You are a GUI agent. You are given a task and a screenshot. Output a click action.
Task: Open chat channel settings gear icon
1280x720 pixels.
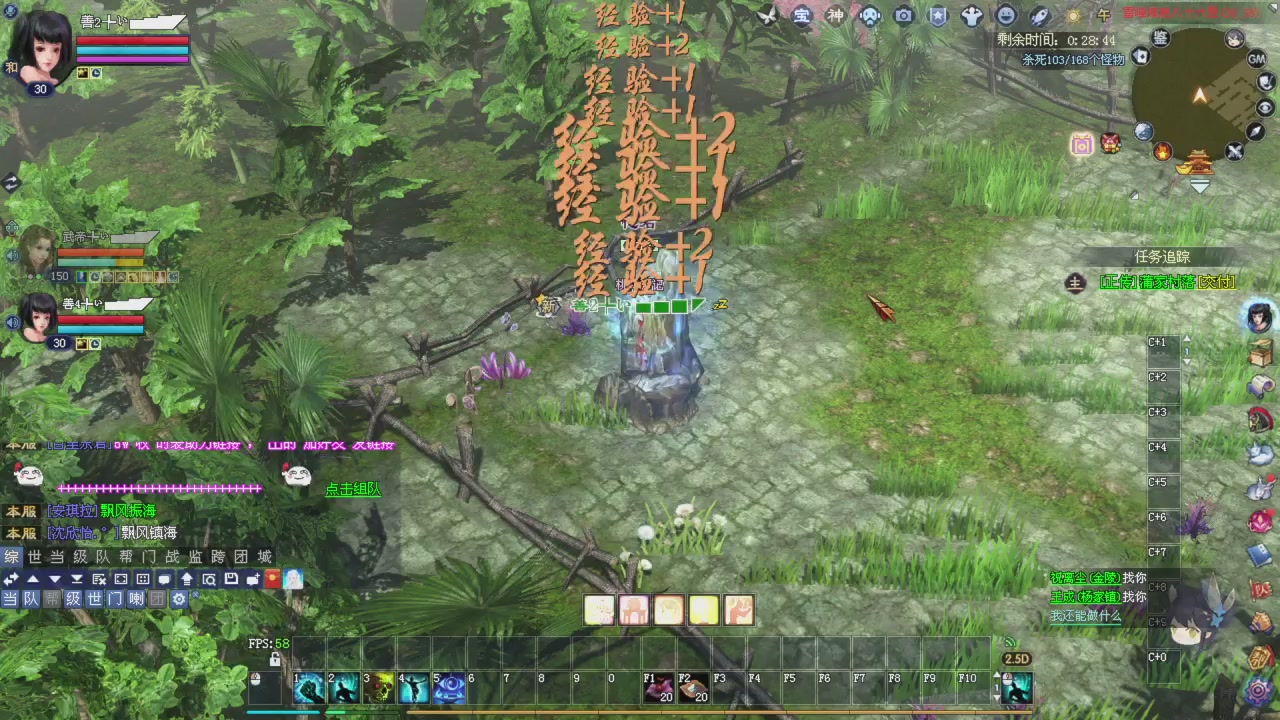pyautogui.click(x=180, y=598)
